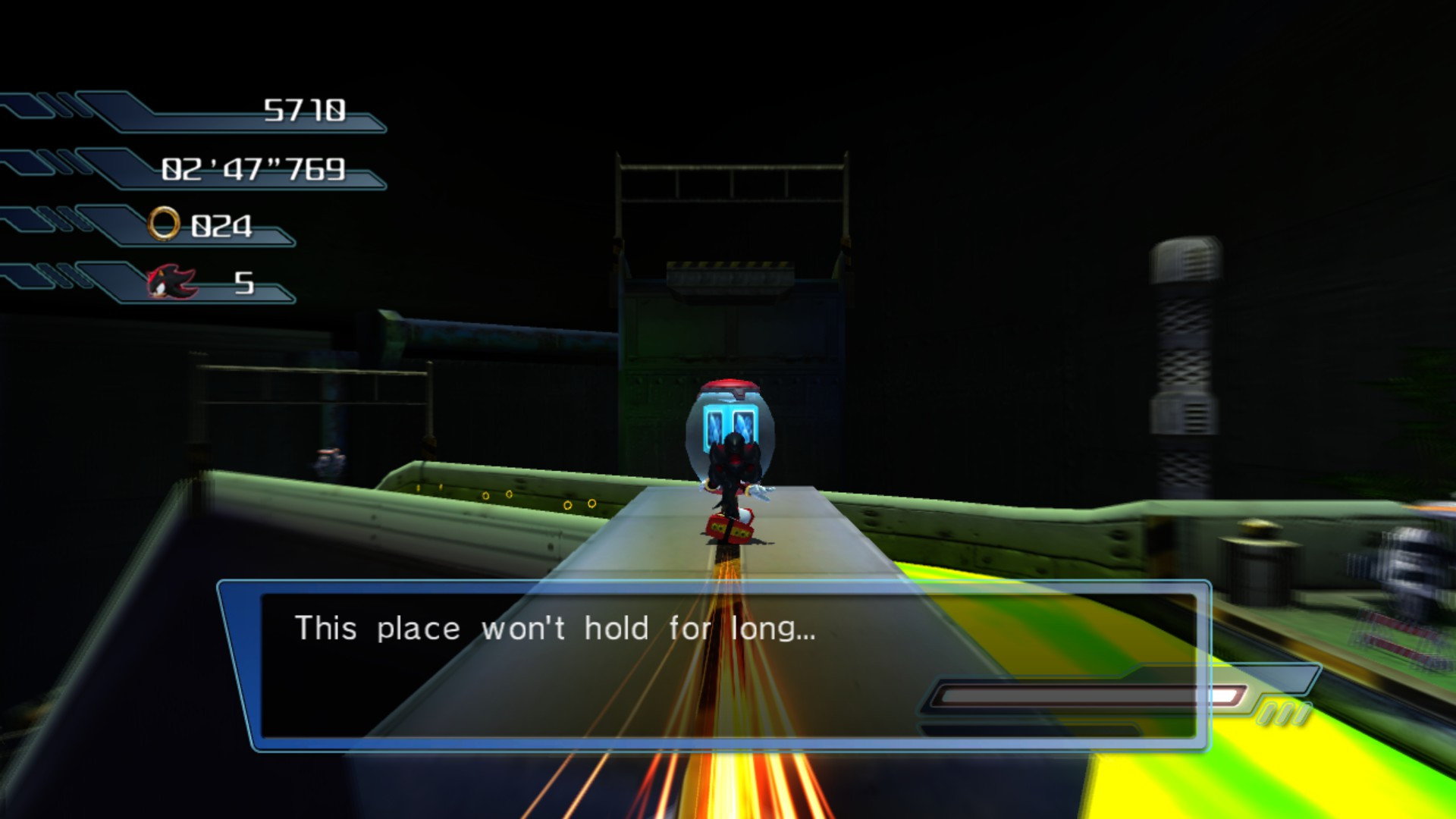Select the gold ring counter icon
The image size is (1456, 819).
[x=166, y=222]
